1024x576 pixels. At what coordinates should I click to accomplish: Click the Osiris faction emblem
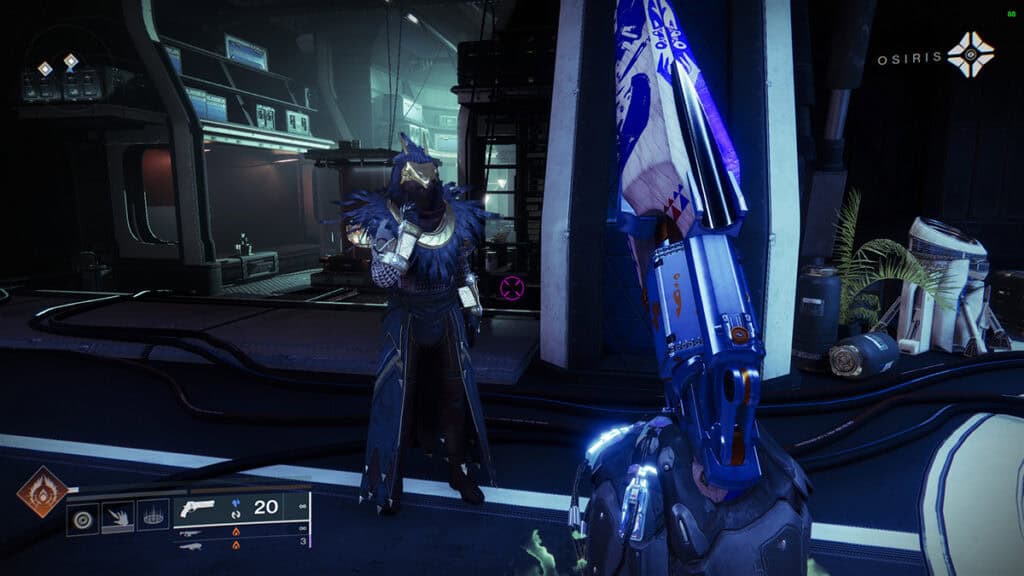pos(972,54)
